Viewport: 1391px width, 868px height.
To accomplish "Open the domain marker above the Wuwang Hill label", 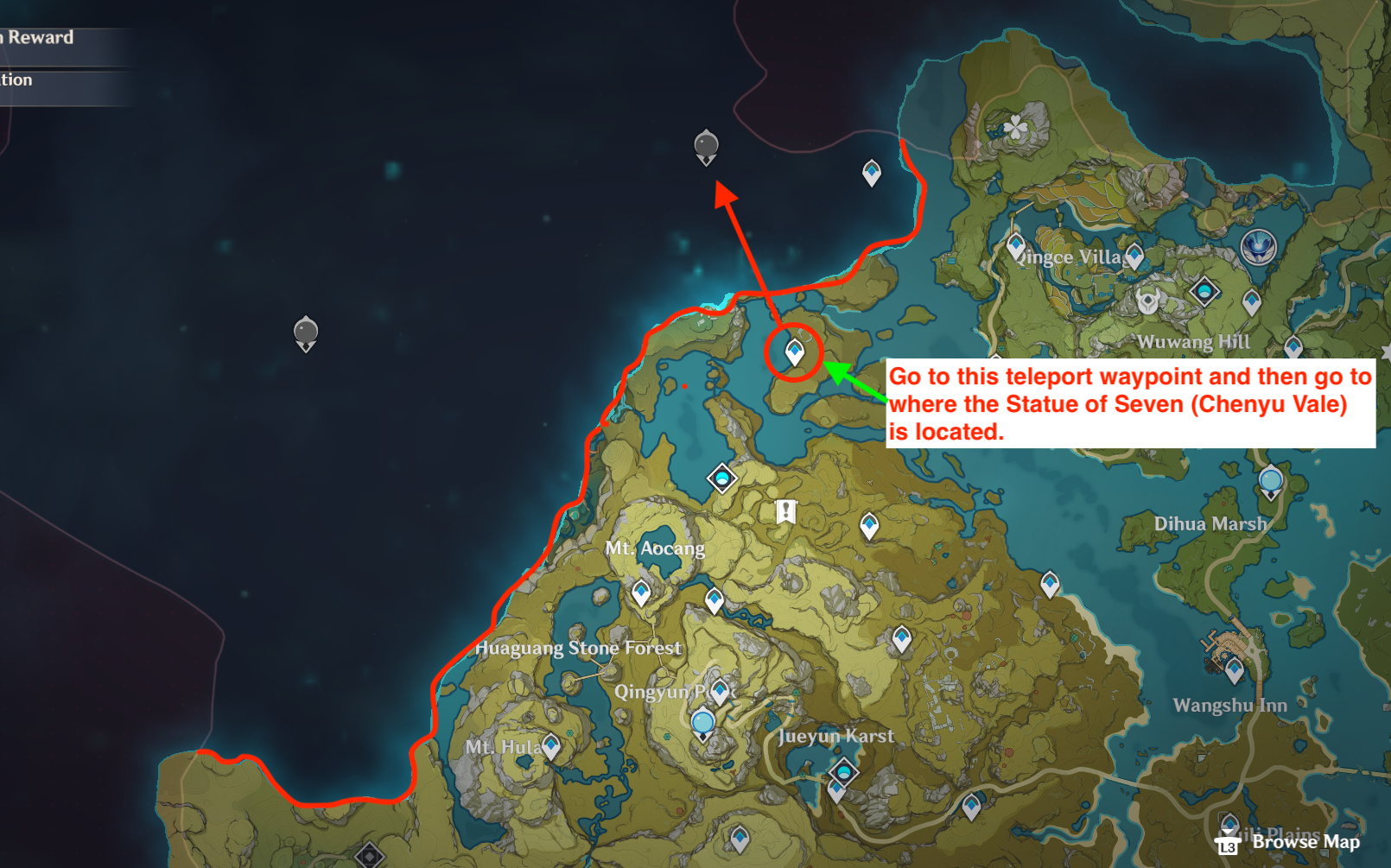I will tap(1204, 291).
